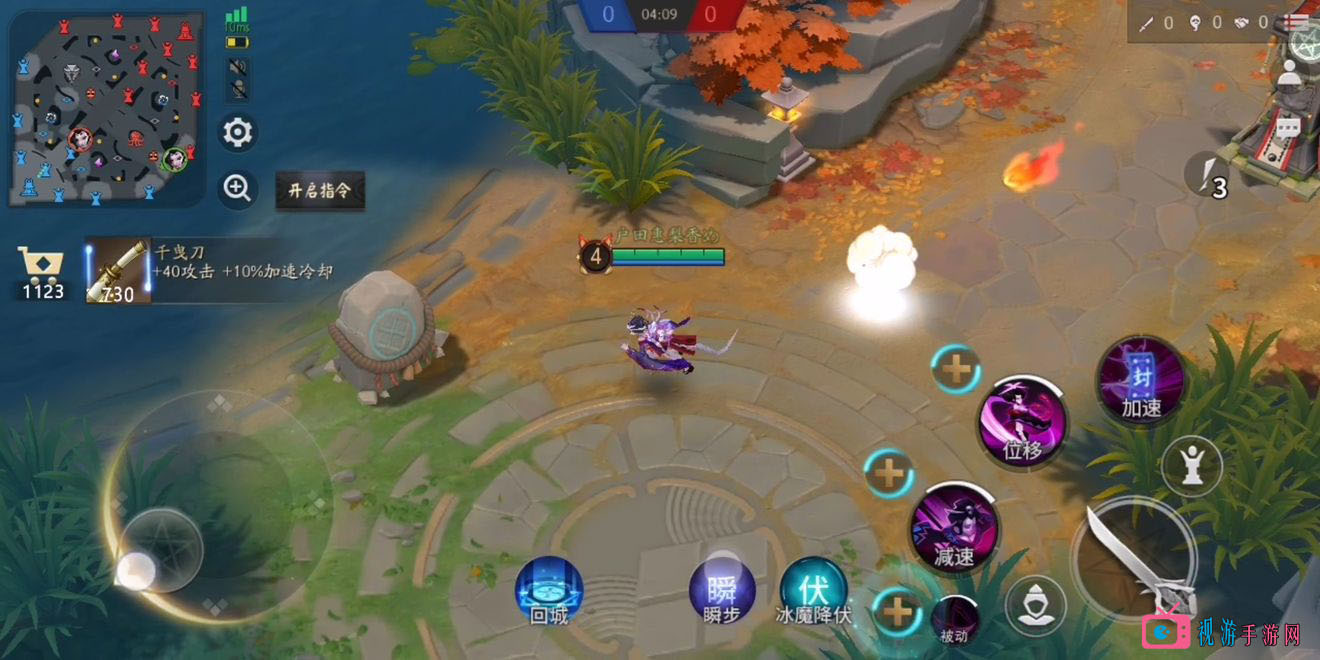Trigger the 加速 speed-up skill
This screenshot has height=660, width=1320.
[1141, 380]
